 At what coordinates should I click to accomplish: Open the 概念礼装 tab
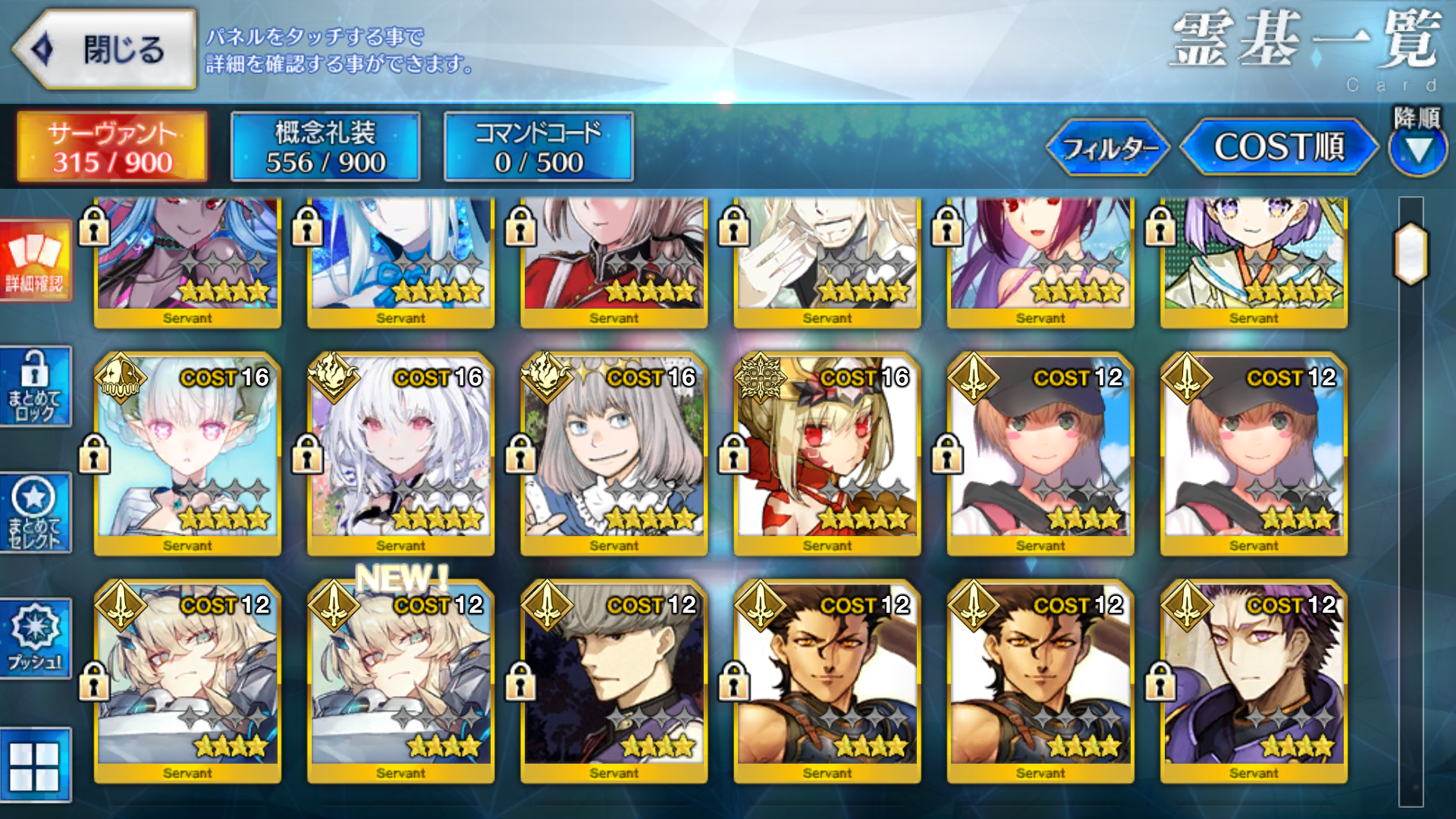pos(325,147)
